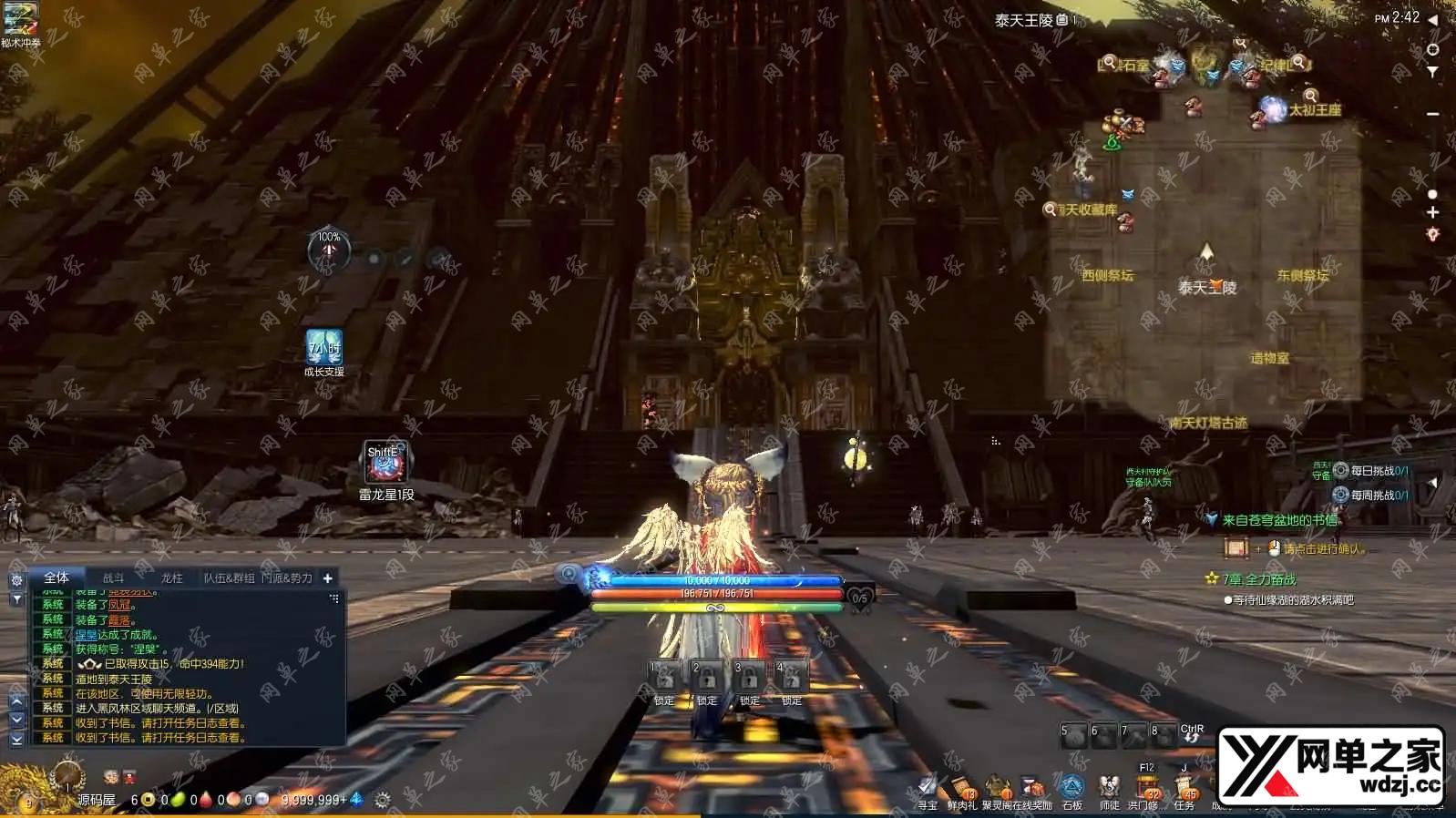The height and width of the screenshot is (818, 1456).
Task: Open the 任务 quest menu icon
Action: pyautogui.click(x=1184, y=789)
